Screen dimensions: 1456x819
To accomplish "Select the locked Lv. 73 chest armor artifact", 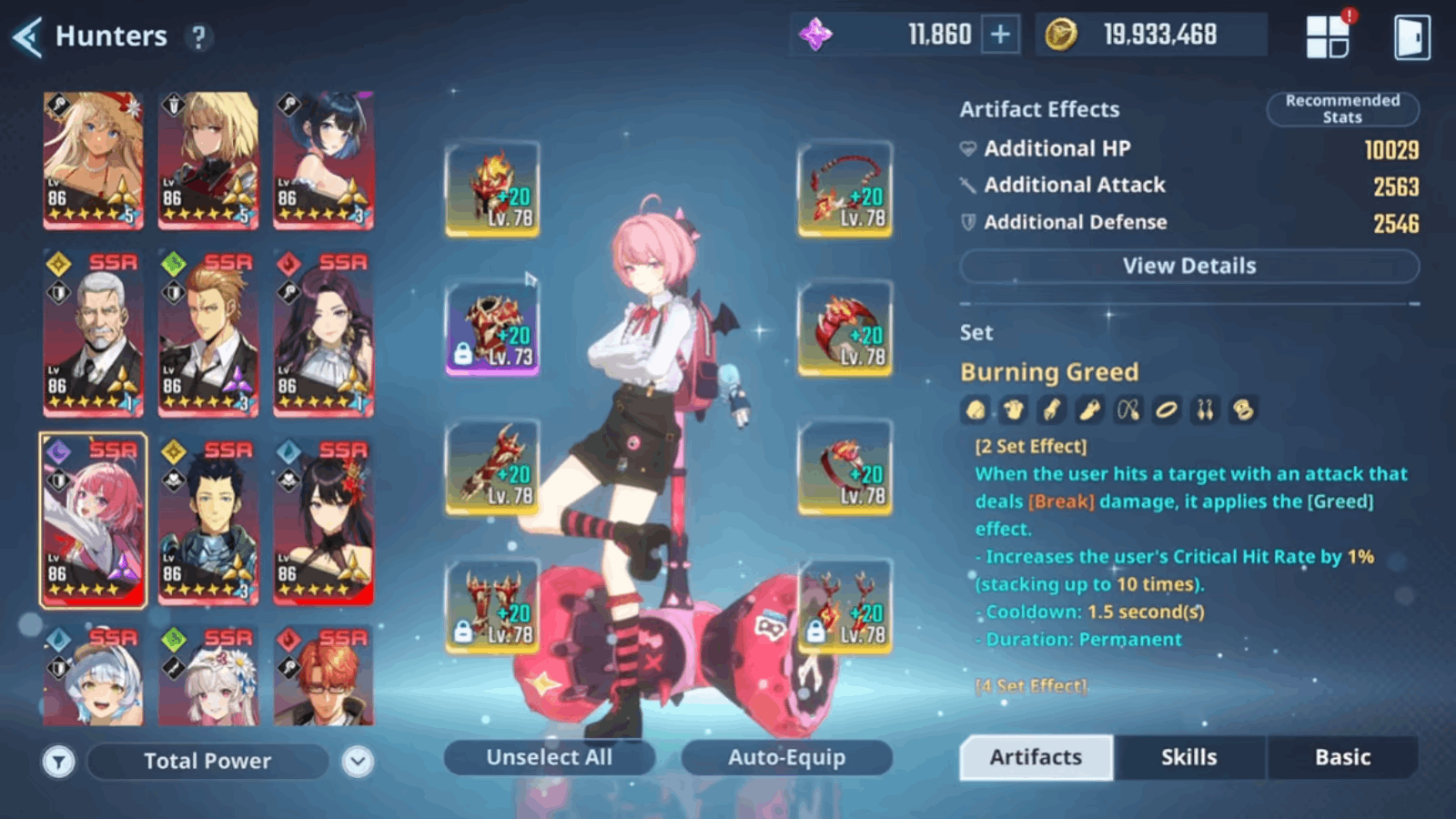I will [x=492, y=329].
